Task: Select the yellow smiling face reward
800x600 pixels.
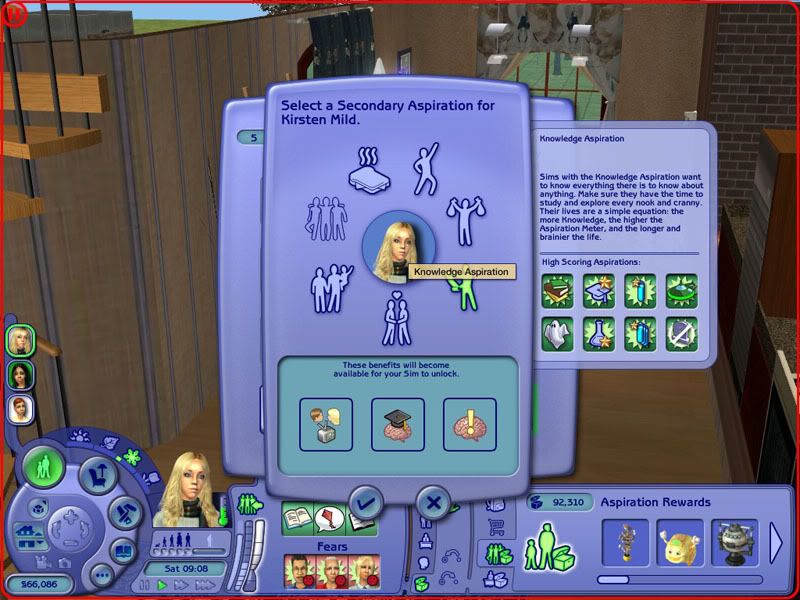Action: pyautogui.click(x=680, y=543)
